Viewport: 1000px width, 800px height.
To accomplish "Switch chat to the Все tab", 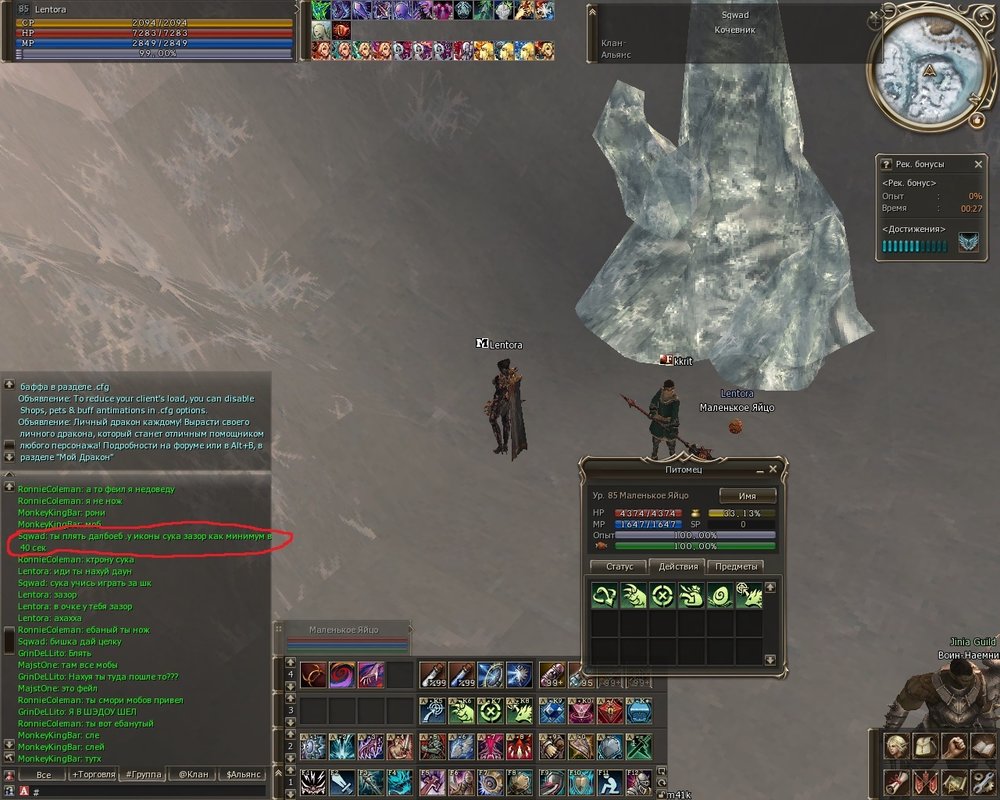I will [x=43, y=774].
